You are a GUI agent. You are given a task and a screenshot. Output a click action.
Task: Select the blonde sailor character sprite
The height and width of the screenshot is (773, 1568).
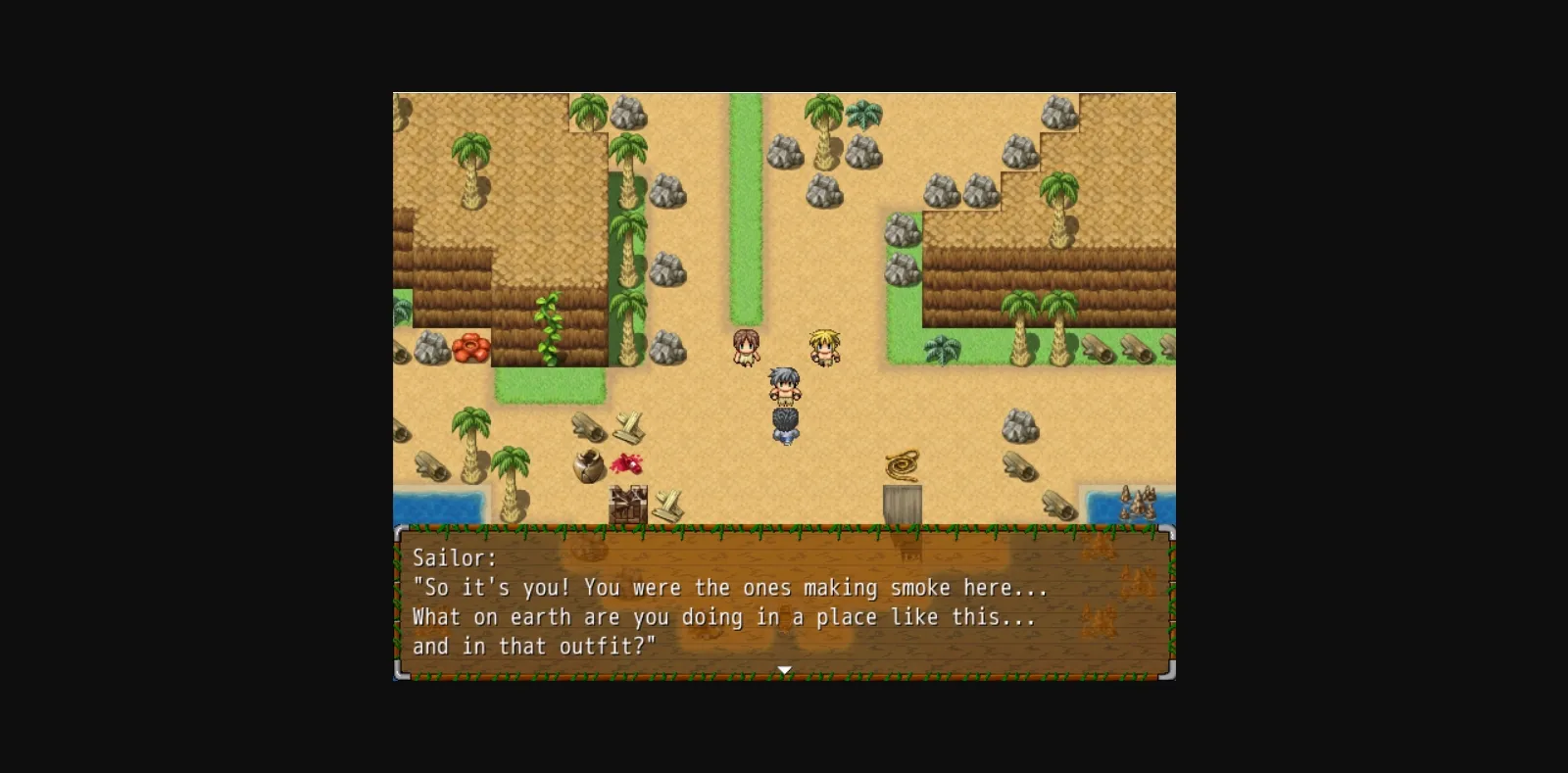tap(823, 348)
